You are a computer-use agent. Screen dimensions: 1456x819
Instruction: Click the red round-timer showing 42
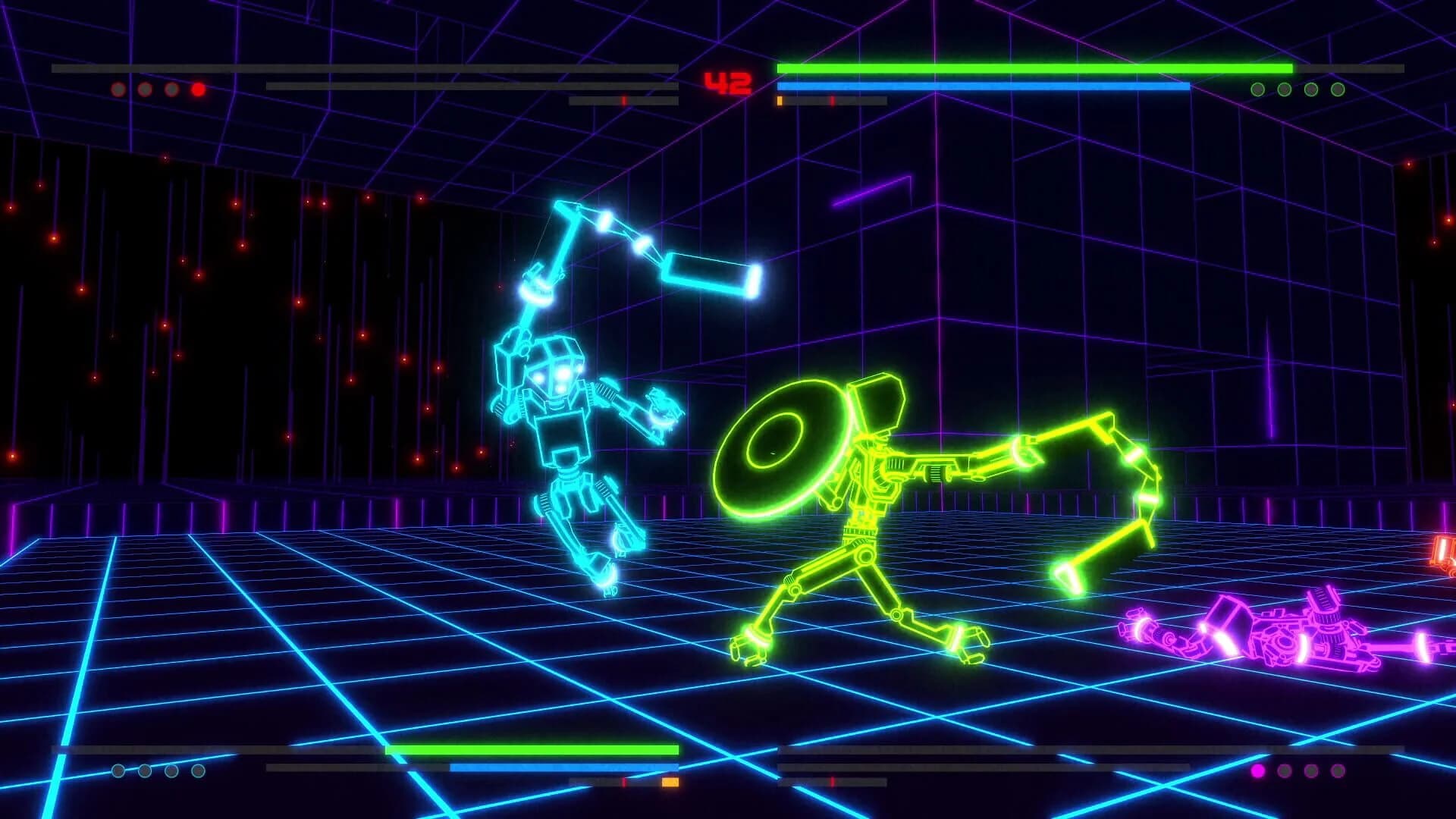[728, 80]
